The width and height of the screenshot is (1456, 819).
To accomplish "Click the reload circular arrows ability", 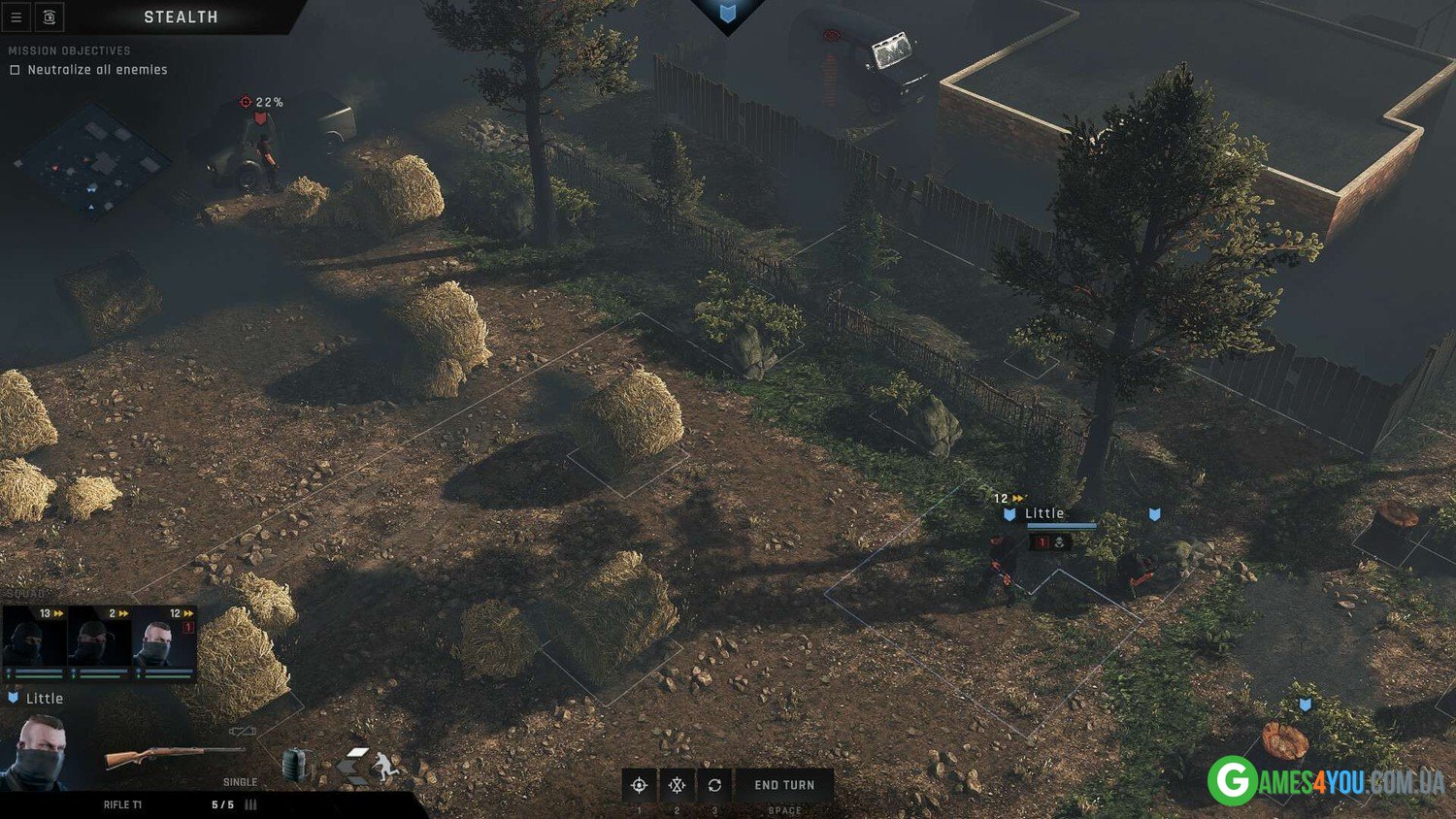I will coord(714,785).
